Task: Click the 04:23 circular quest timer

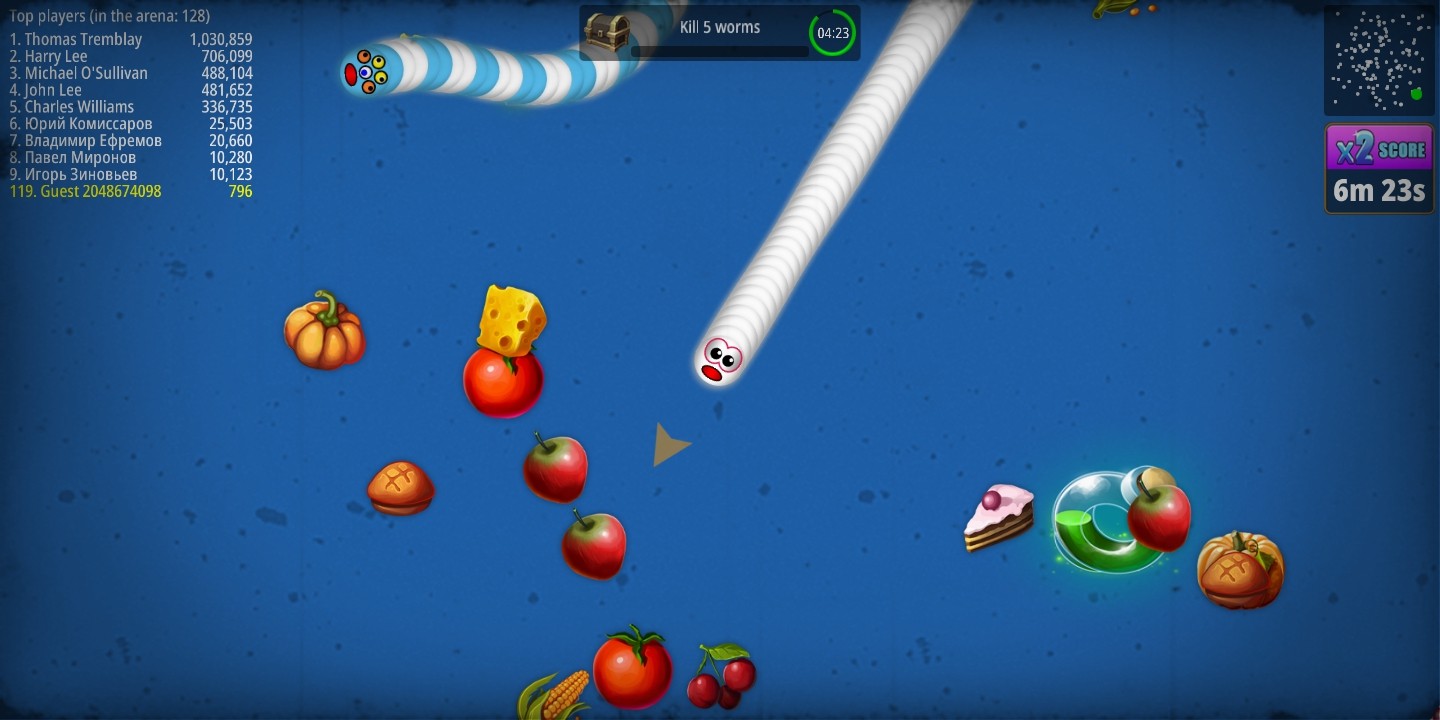Action: [832, 32]
